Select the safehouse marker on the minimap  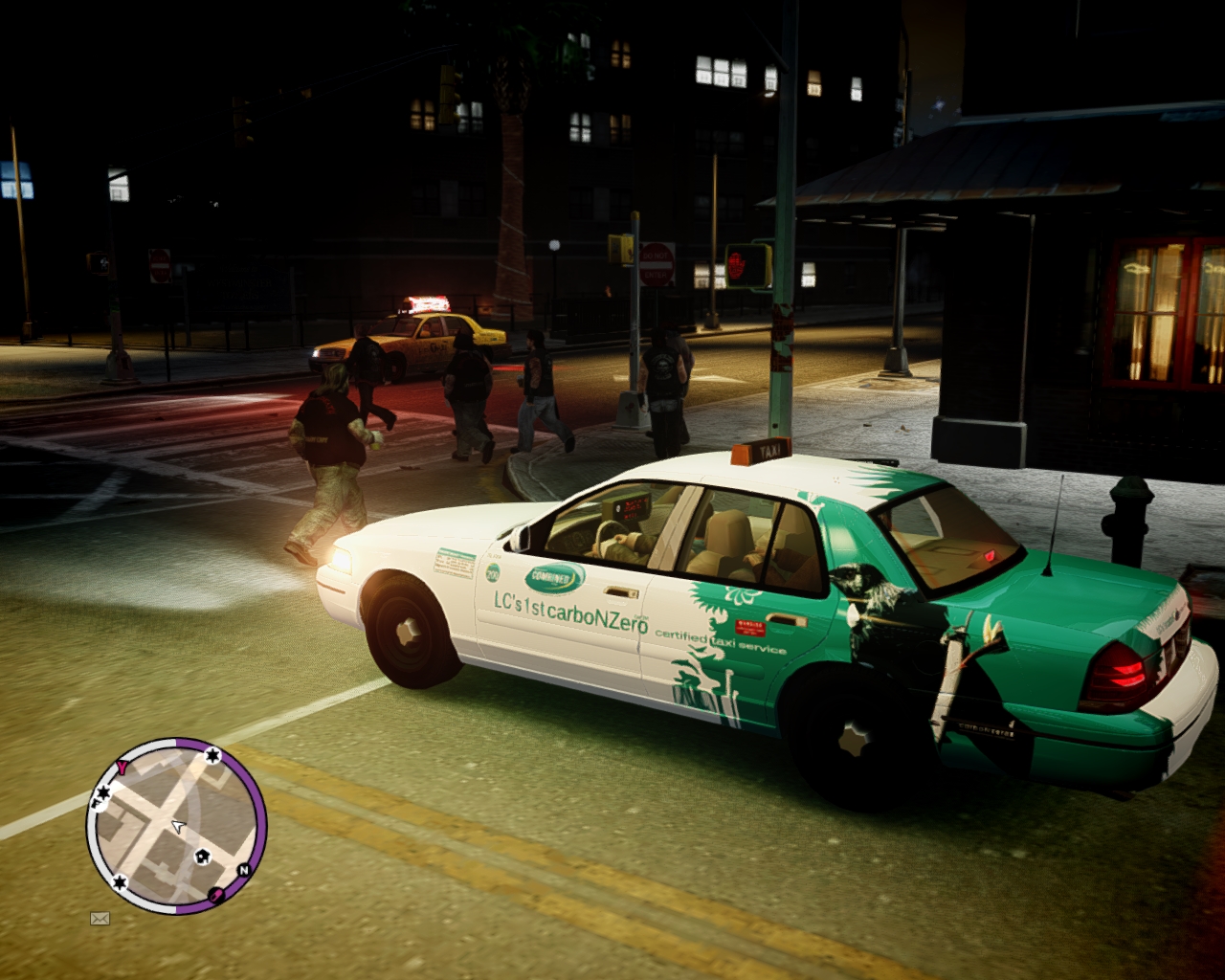(x=202, y=857)
